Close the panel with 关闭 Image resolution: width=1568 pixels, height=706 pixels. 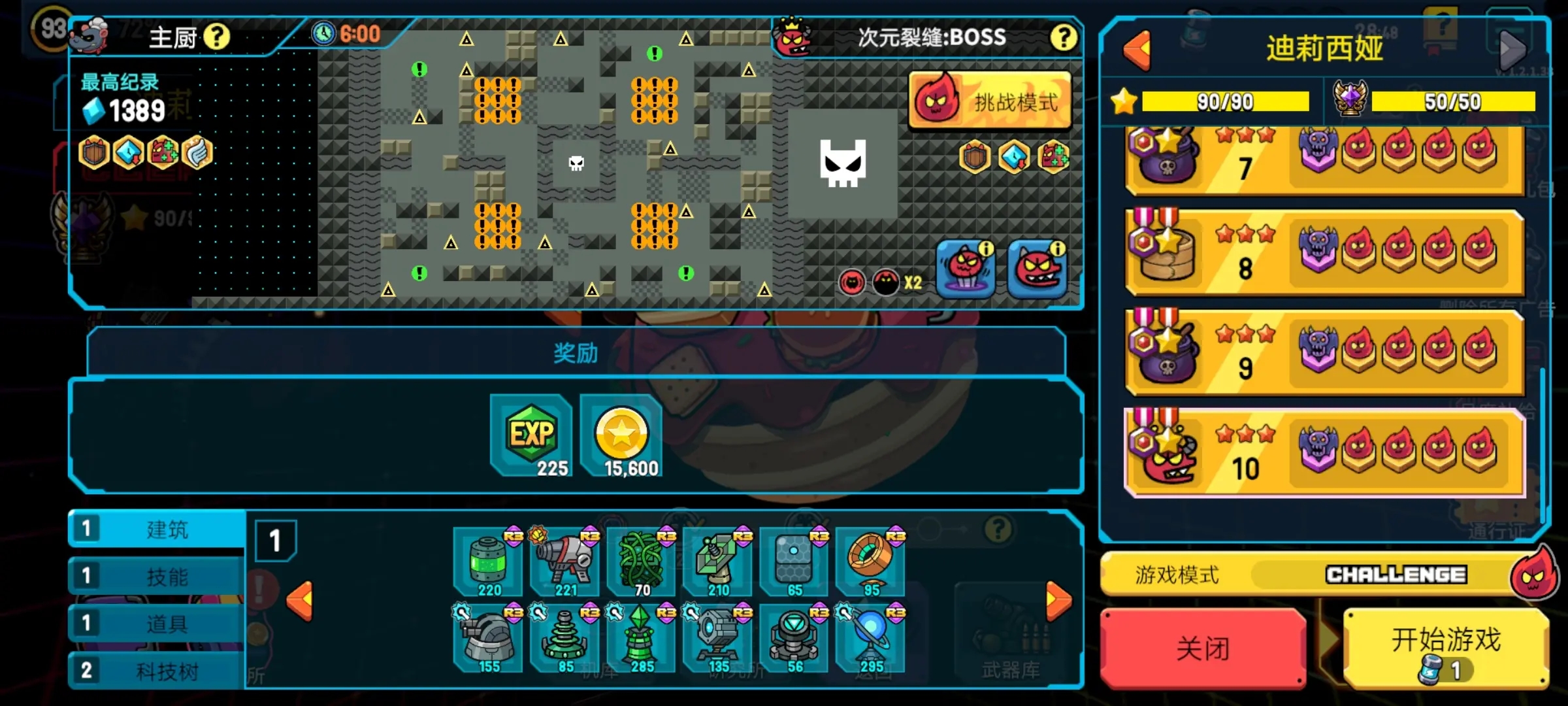click(1202, 648)
